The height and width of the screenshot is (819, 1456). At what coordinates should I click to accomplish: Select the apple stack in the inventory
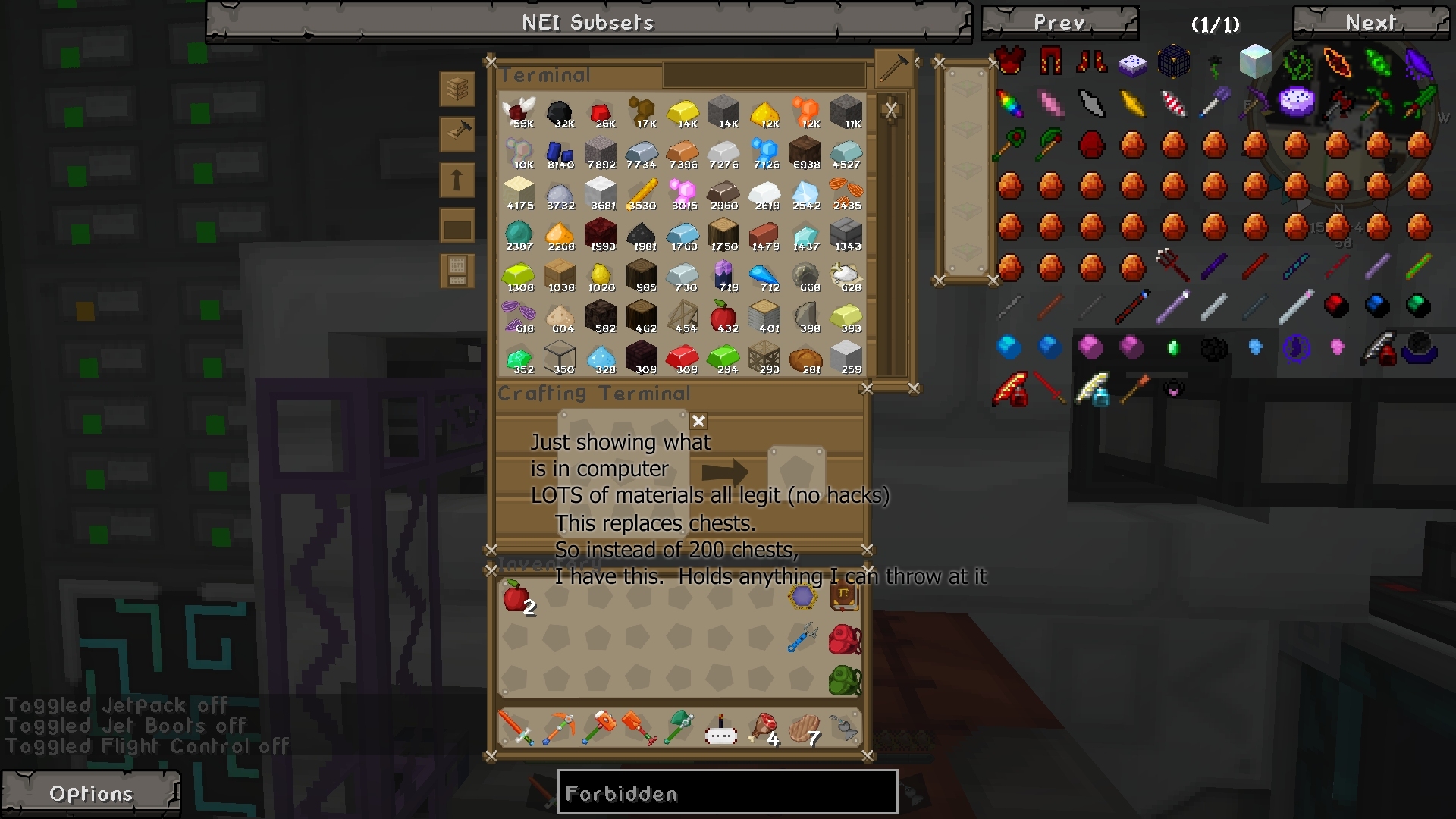516,597
